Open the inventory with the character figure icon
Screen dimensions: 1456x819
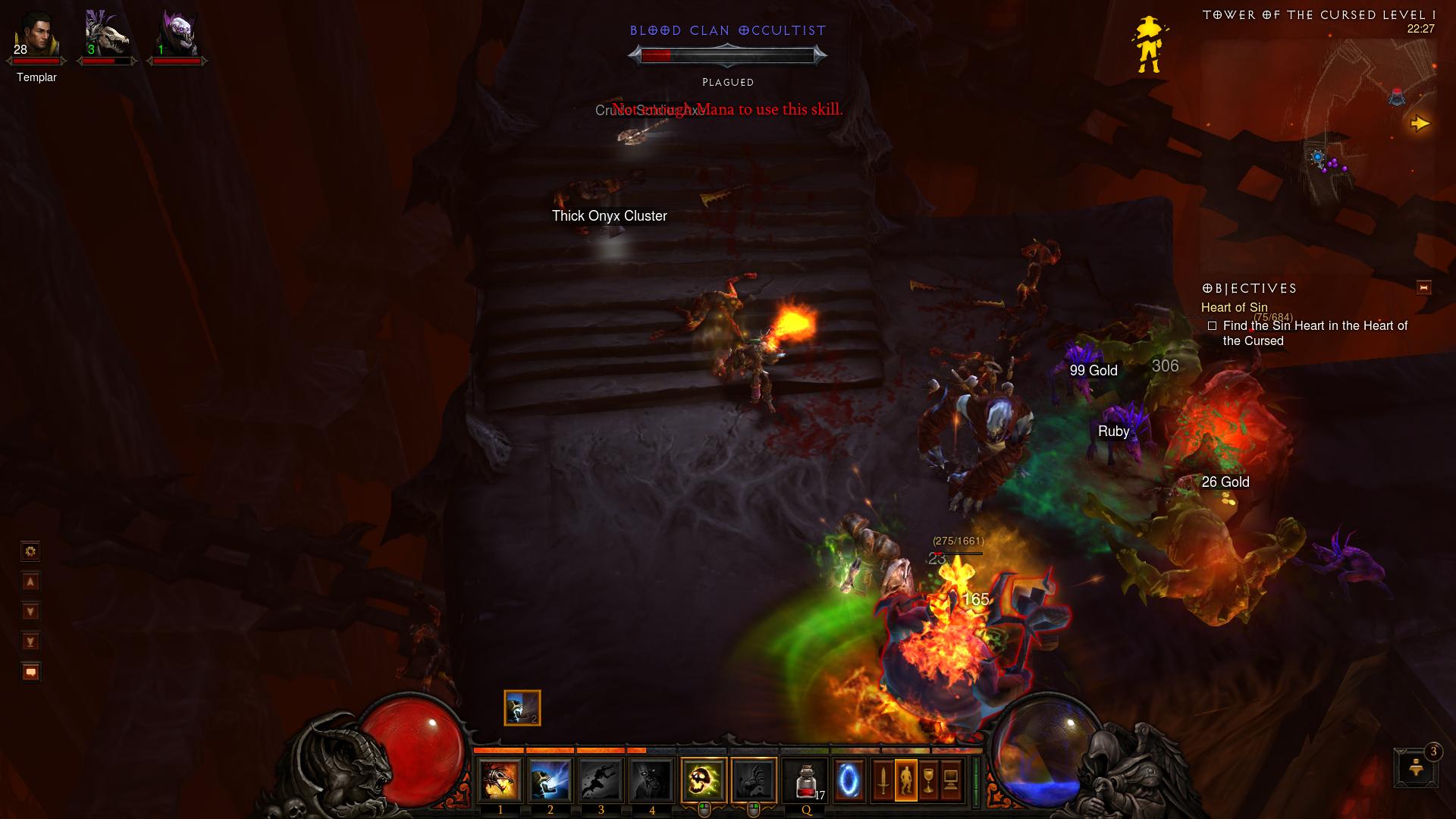point(906,780)
